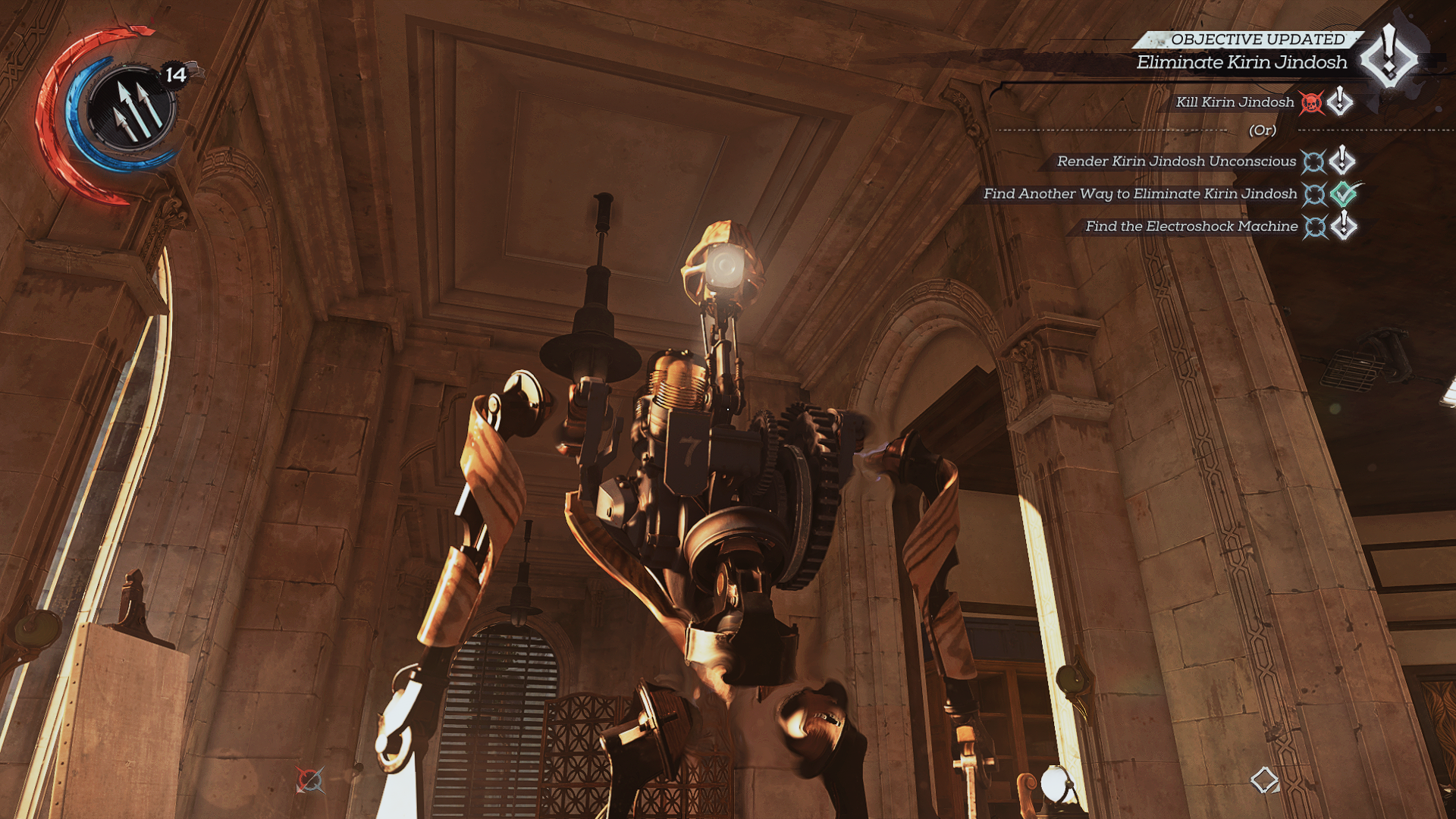Select the white diamond waypoint marker at bottom
1456x819 pixels.
1264,780
